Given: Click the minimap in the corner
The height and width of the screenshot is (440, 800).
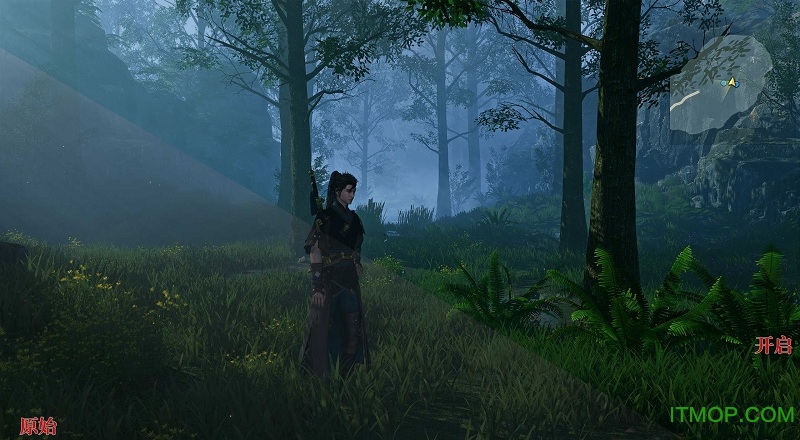Looking at the screenshot, I should coord(721,83).
